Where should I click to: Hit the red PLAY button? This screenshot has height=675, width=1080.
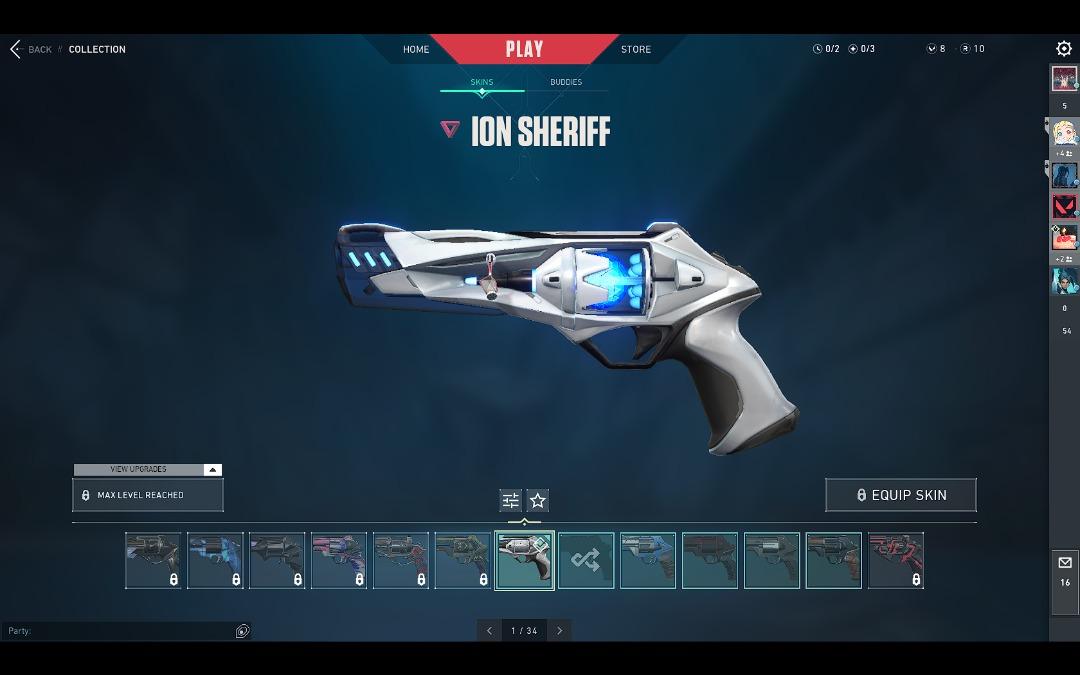click(524, 49)
